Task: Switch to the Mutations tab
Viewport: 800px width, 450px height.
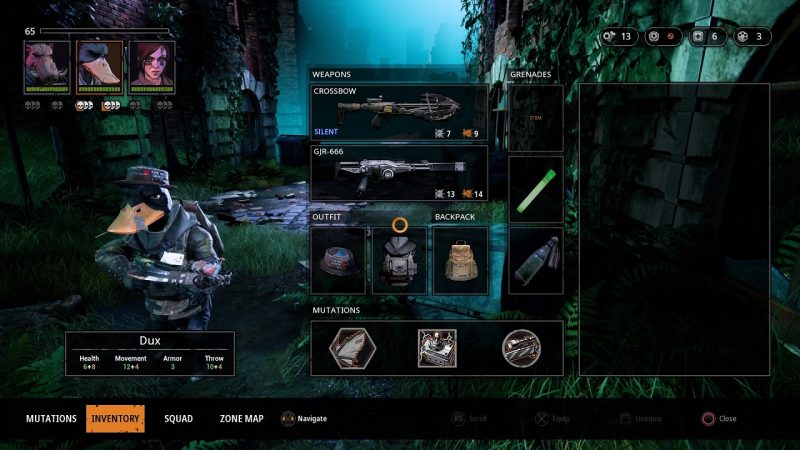Action: [51, 418]
